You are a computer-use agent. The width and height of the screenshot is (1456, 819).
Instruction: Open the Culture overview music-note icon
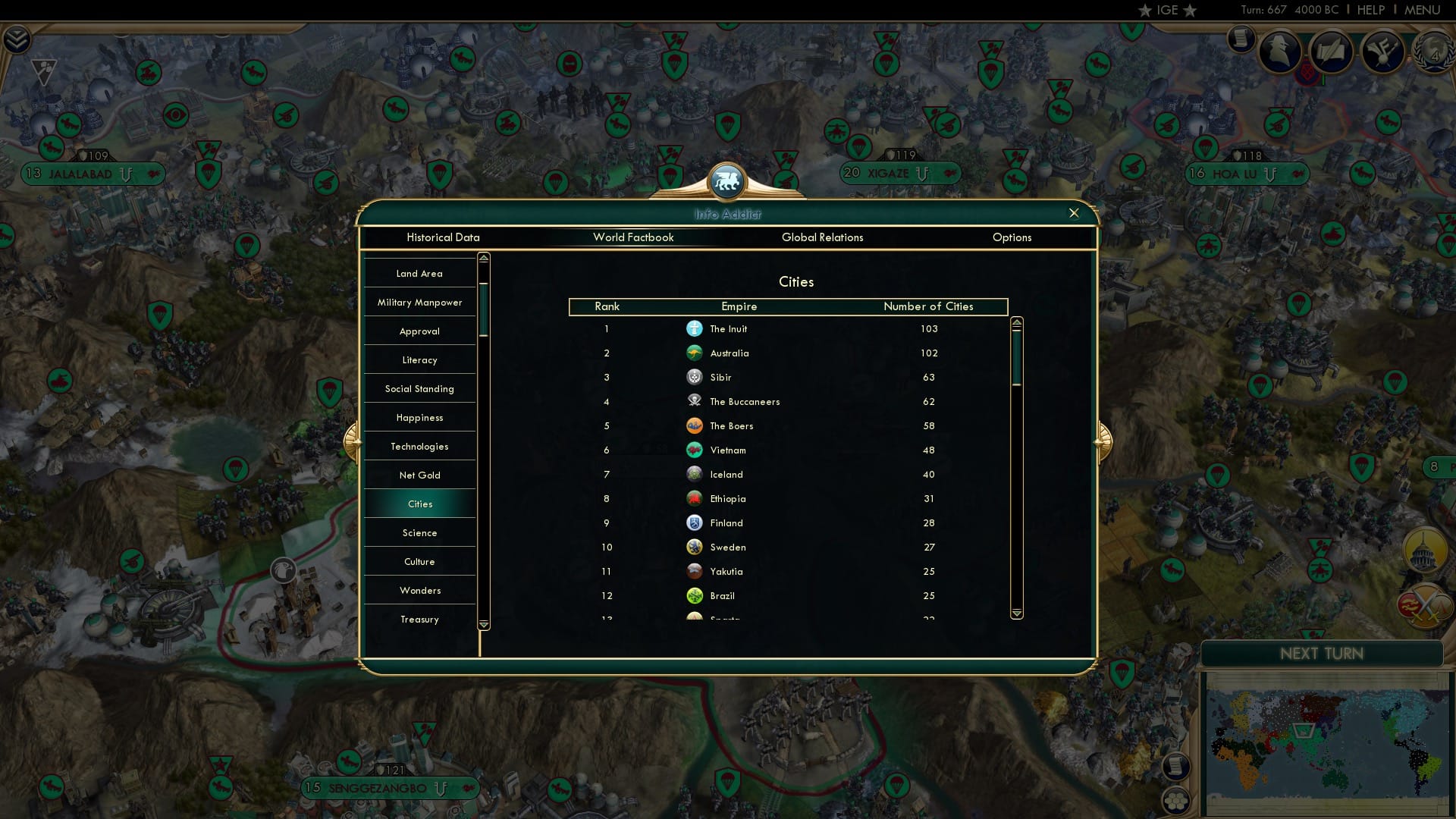[x=1384, y=52]
